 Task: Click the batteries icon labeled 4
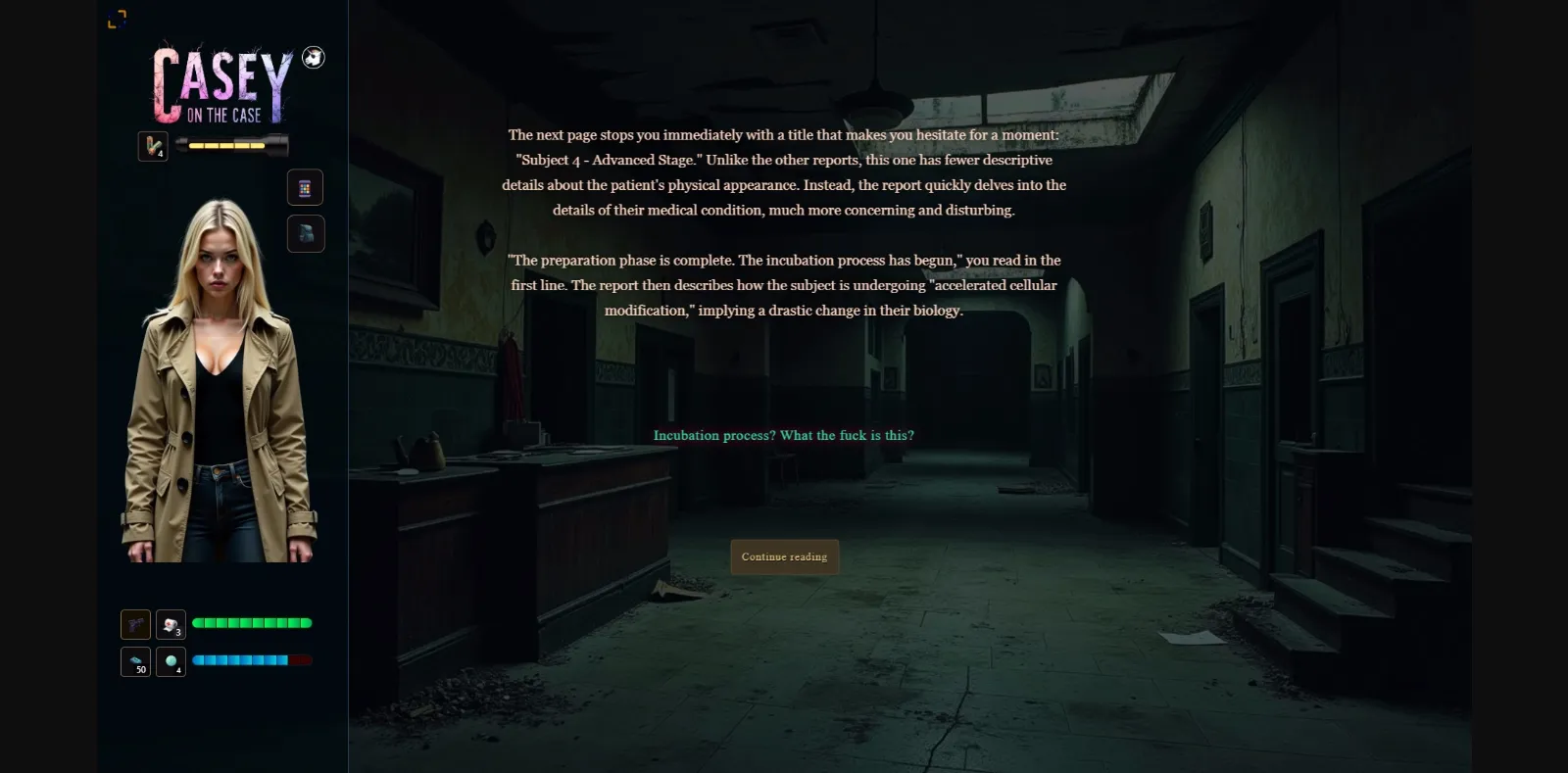coord(153,147)
